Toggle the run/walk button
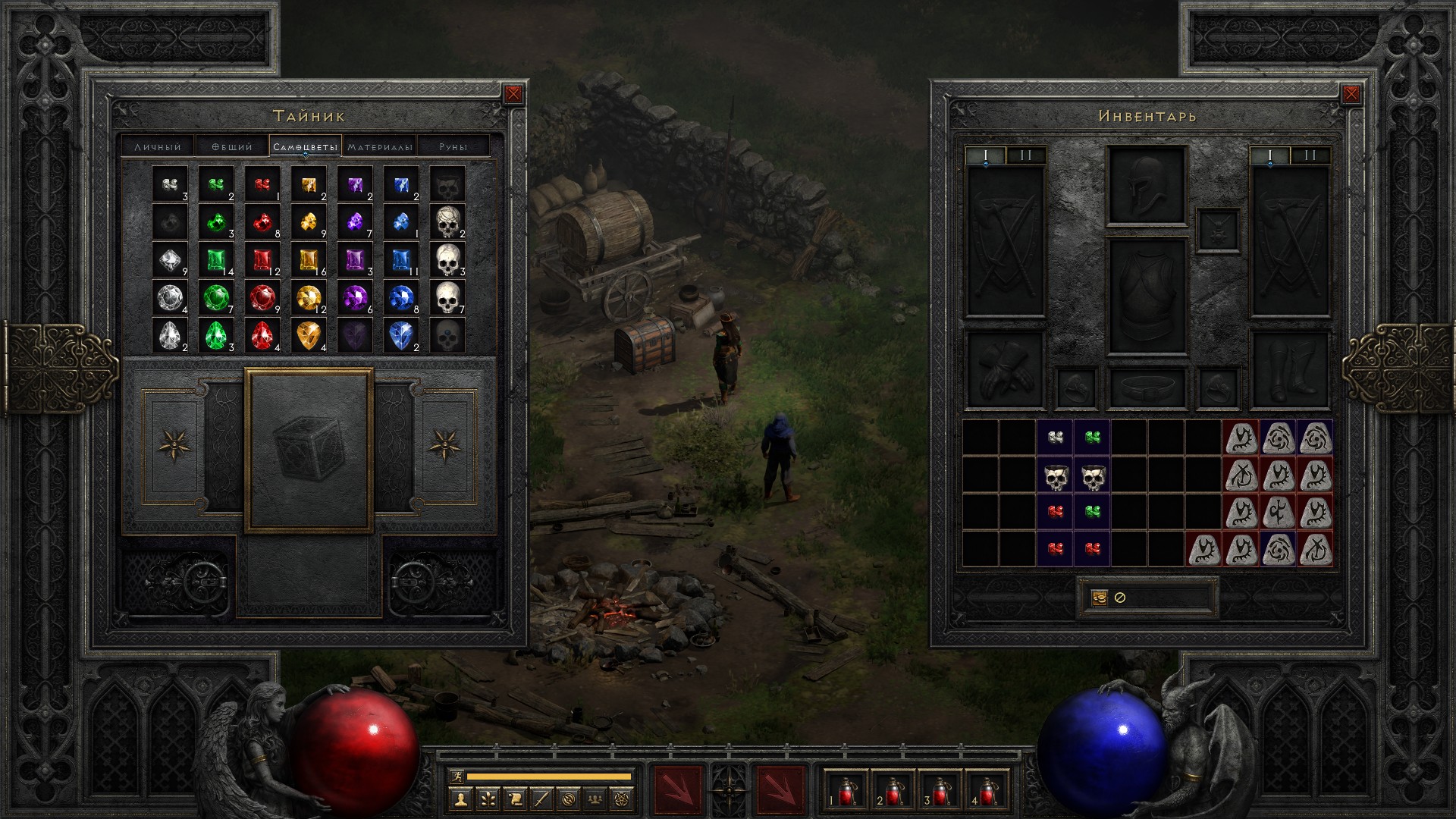1456x819 pixels. pyautogui.click(x=456, y=777)
